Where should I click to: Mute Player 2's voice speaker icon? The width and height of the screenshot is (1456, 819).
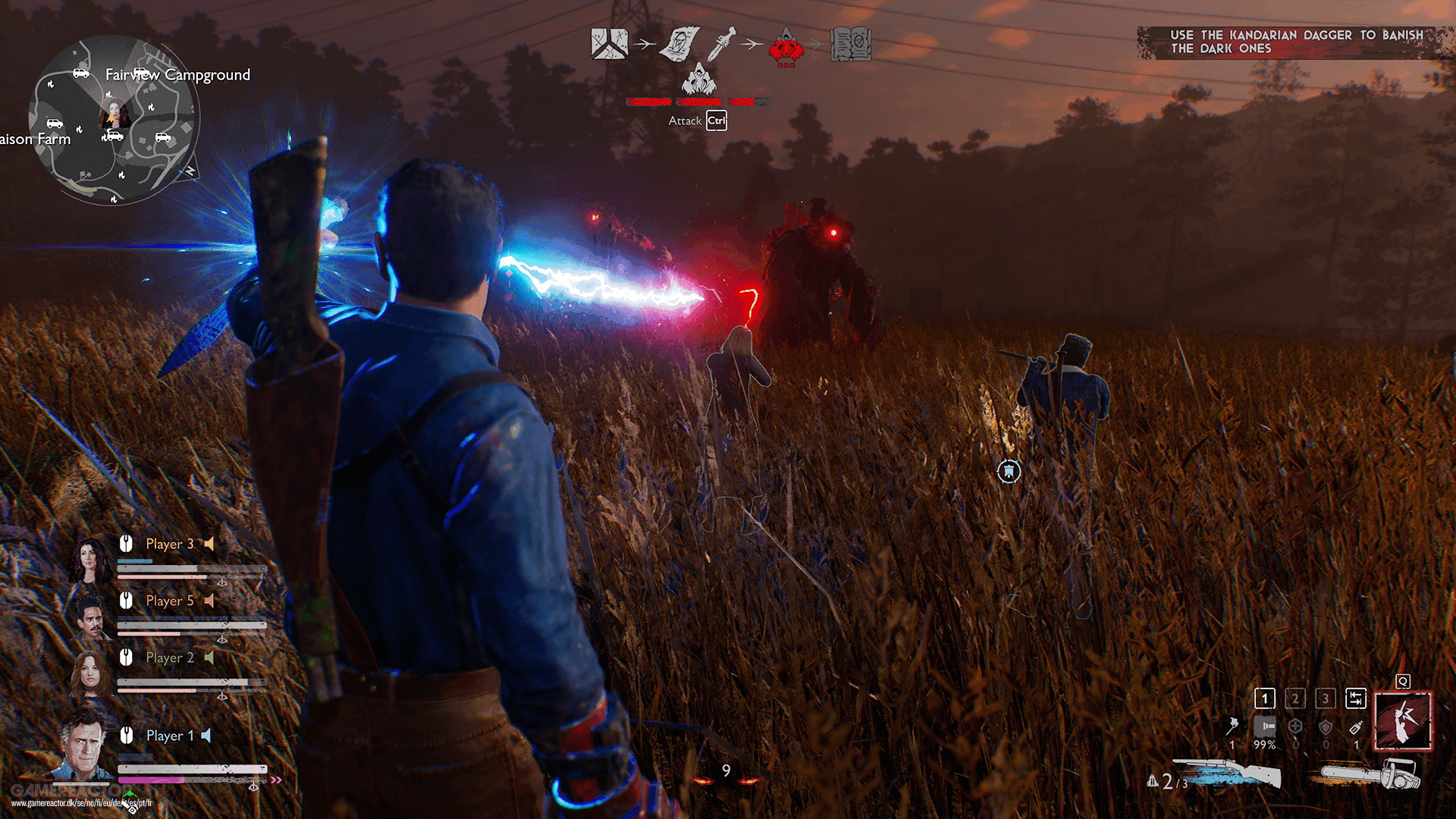click(212, 657)
